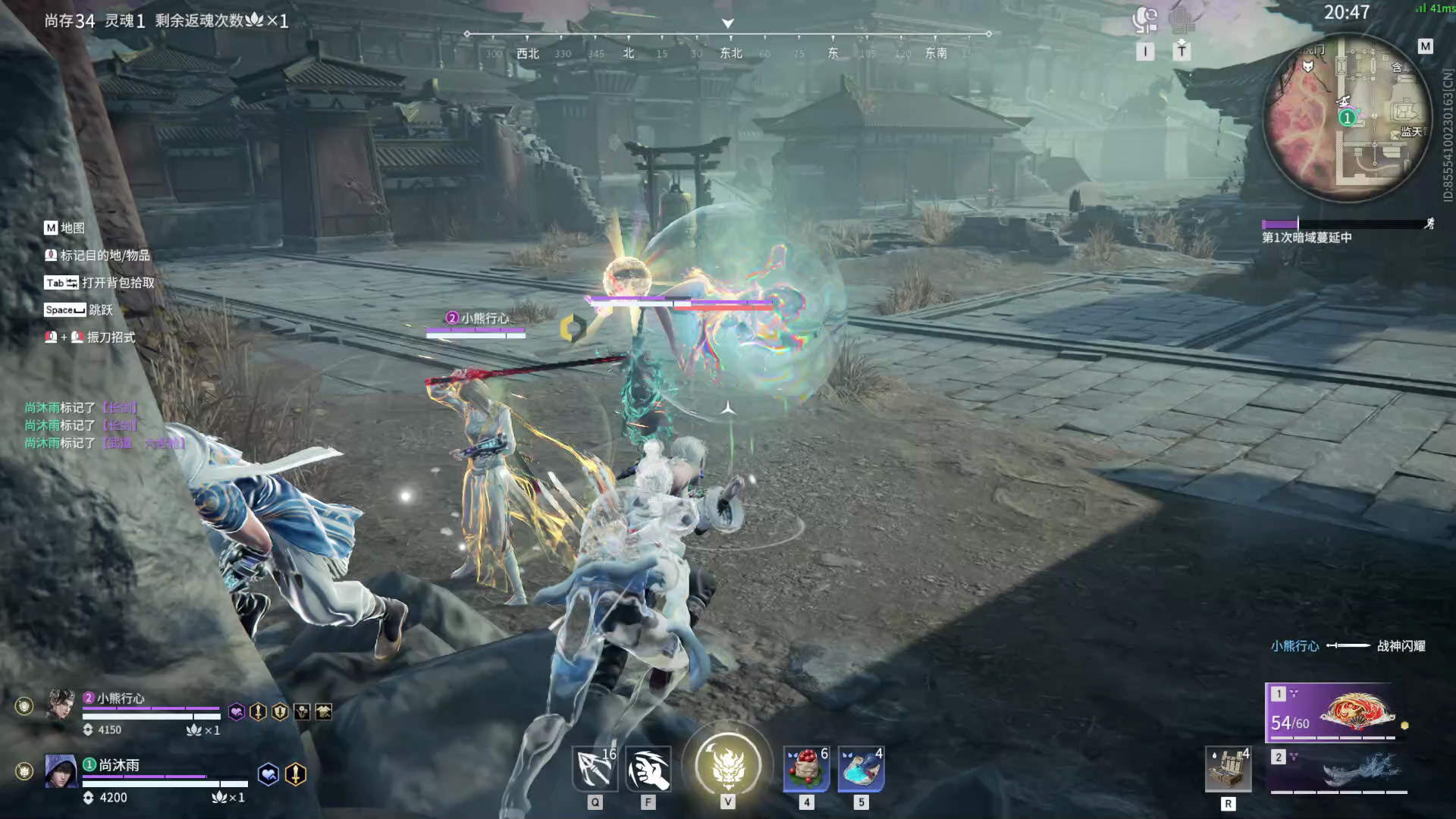Click 尚沐雨's blue heart buff icon
This screenshot has width=1456, height=819.
pos(268,773)
